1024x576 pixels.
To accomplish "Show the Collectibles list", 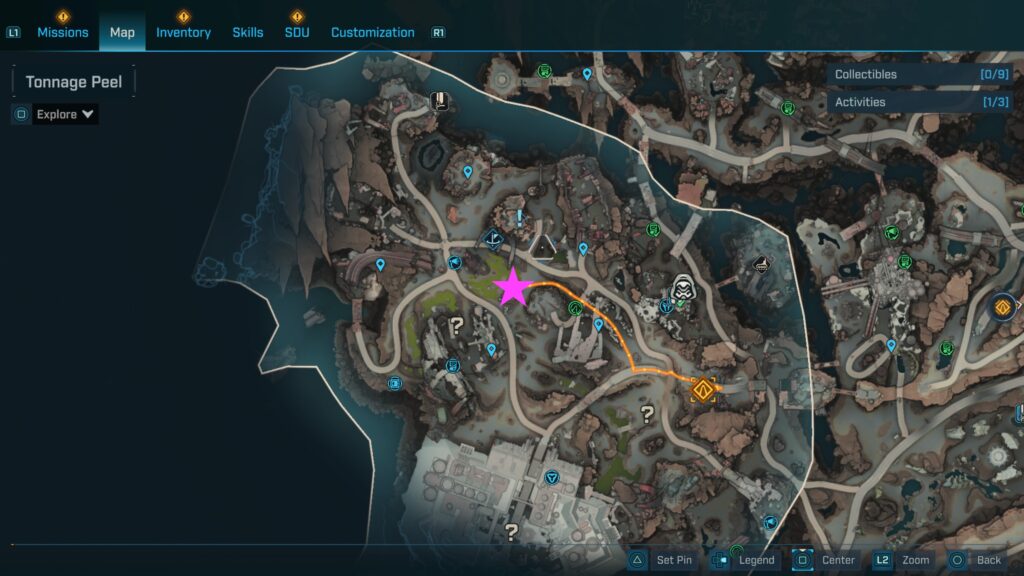I will coord(913,74).
